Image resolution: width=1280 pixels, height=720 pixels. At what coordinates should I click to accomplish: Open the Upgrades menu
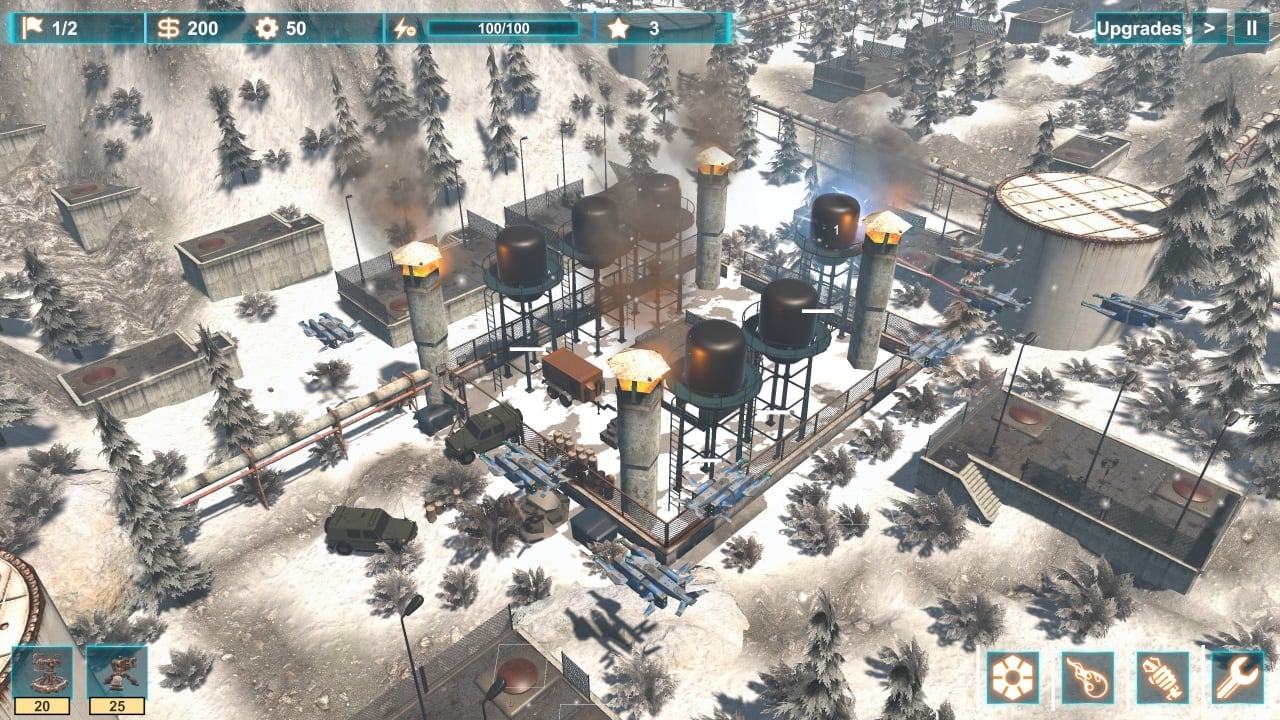pos(1138,28)
